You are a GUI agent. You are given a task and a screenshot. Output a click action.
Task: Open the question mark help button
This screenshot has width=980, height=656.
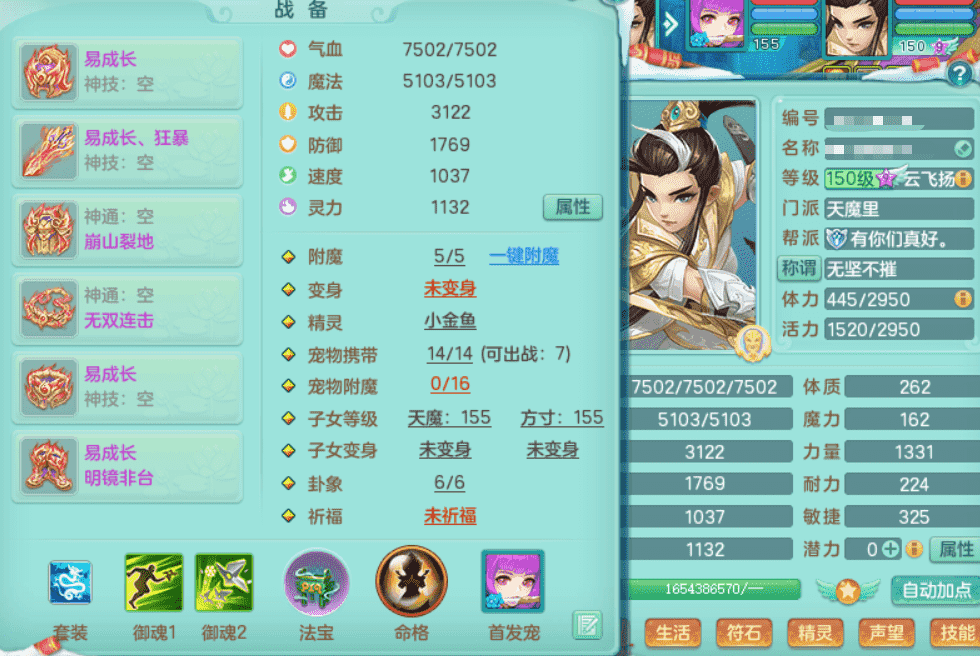point(959,73)
